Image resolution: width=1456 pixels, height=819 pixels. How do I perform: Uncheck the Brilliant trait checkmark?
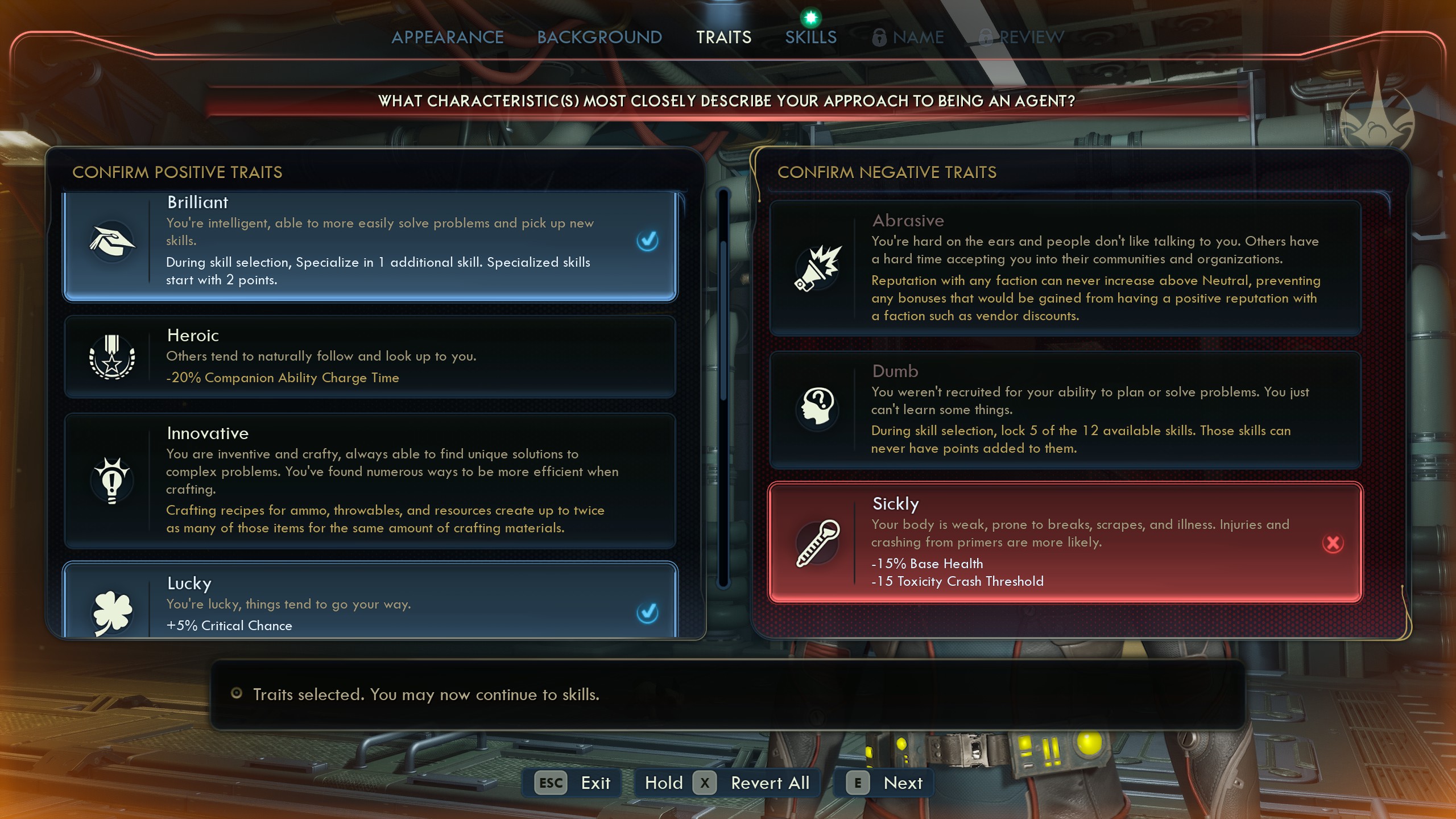[647, 242]
